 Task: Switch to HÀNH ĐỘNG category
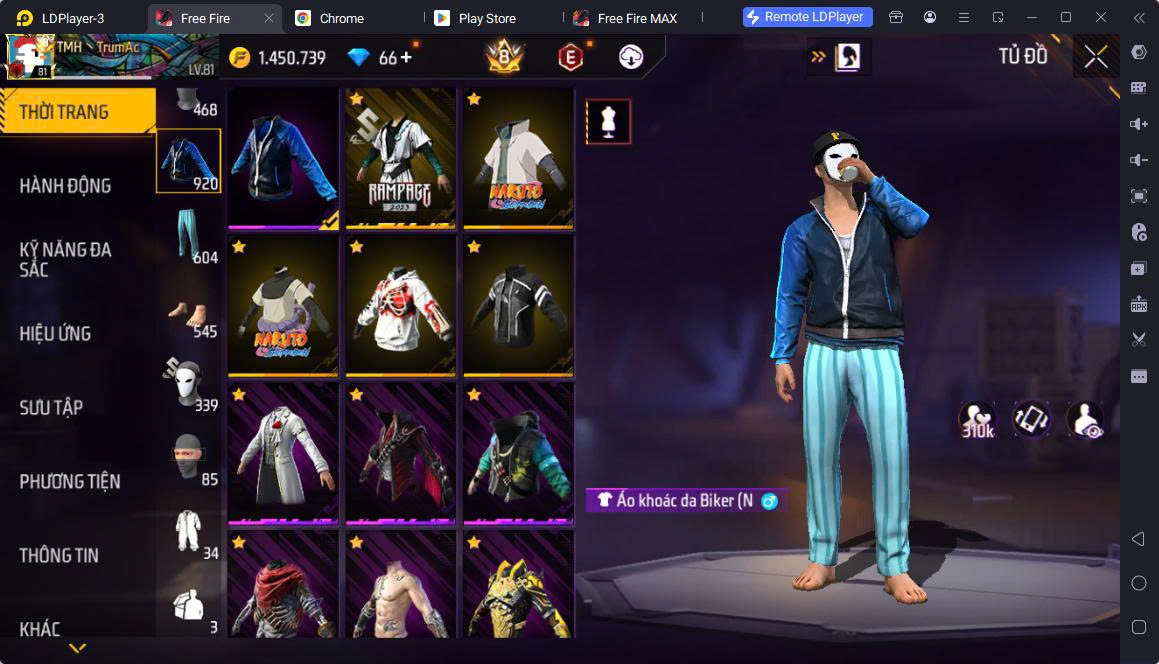(x=66, y=186)
